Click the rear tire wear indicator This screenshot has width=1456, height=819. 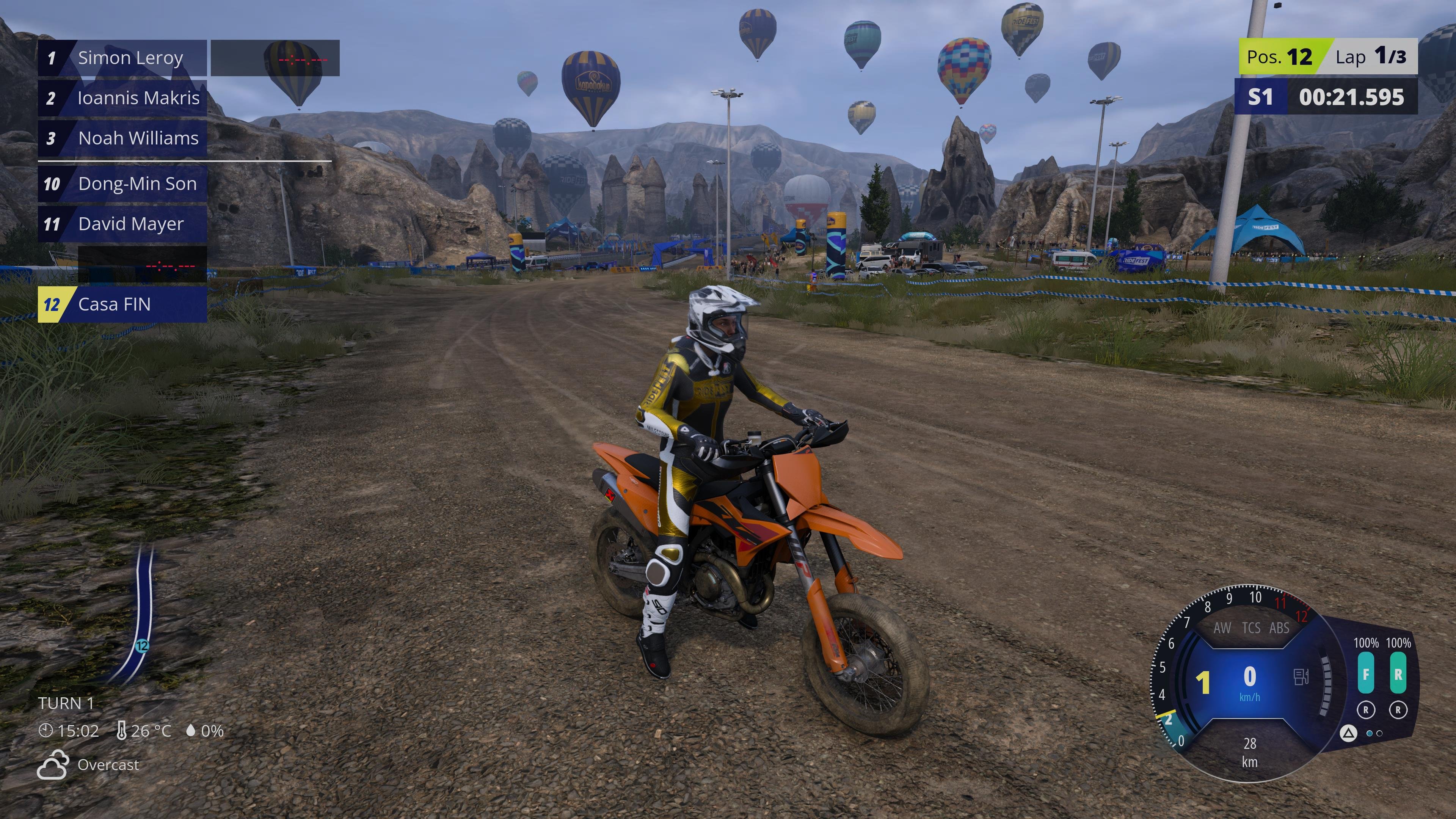(1398, 673)
